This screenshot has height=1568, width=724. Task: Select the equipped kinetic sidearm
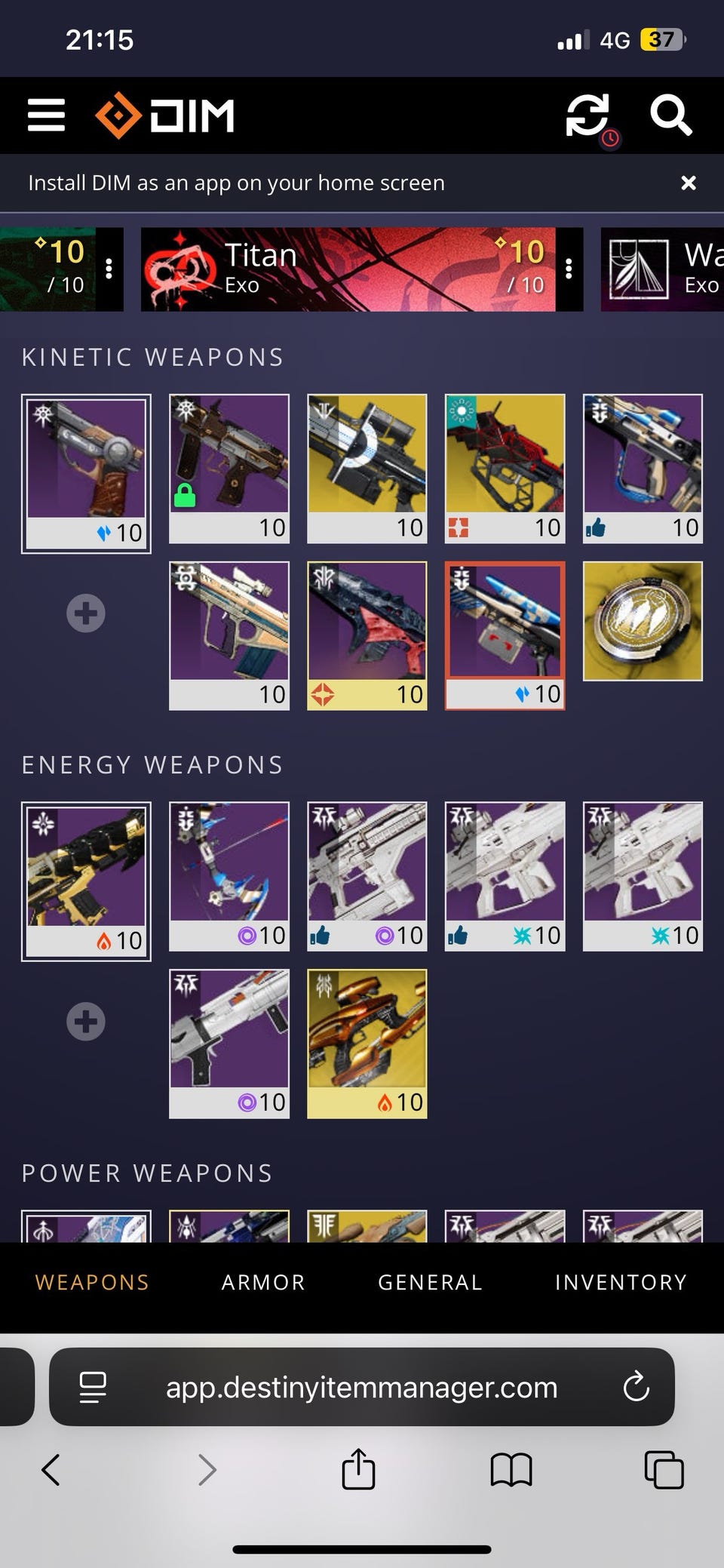86,472
